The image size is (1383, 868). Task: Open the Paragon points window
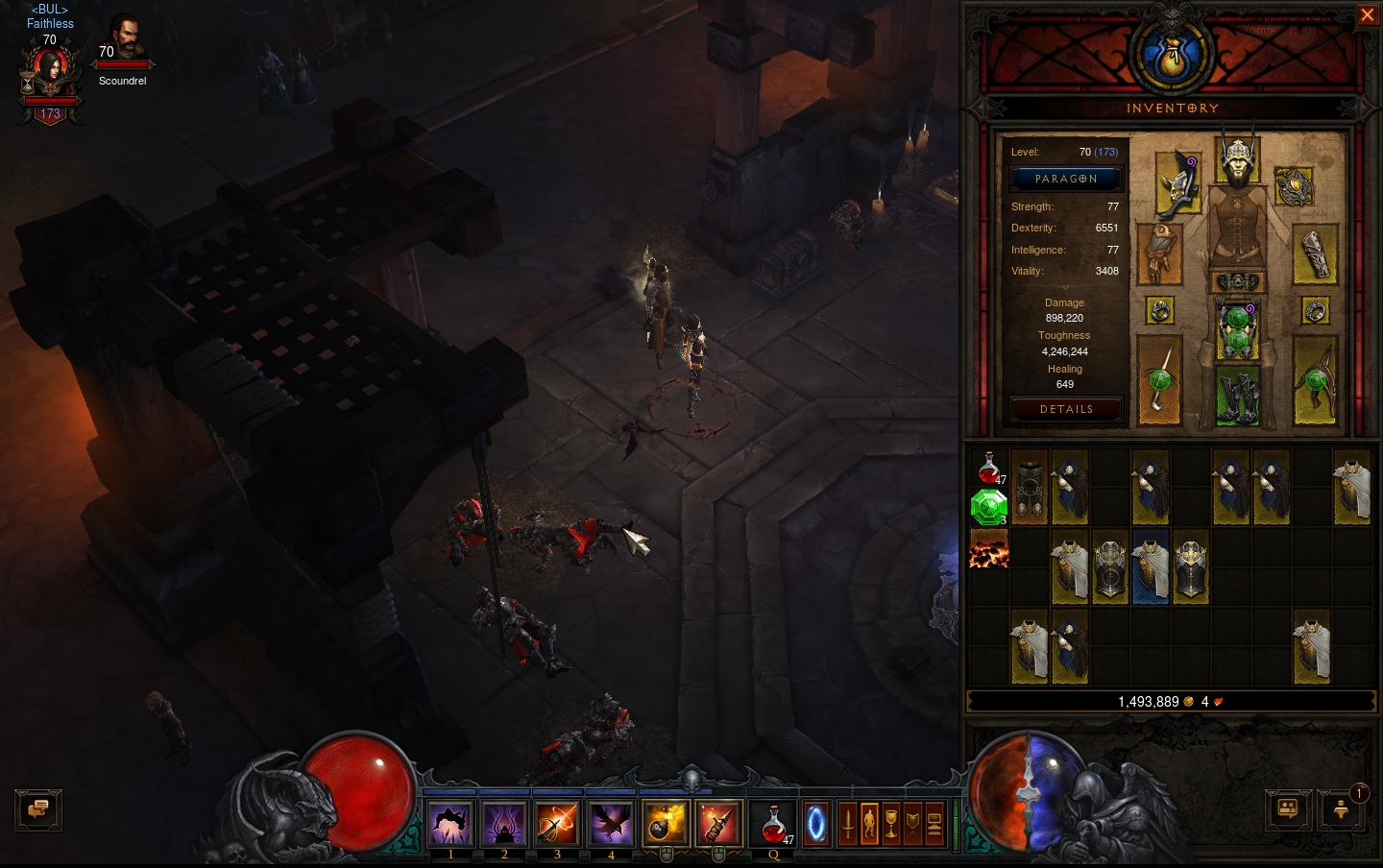(1066, 179)
